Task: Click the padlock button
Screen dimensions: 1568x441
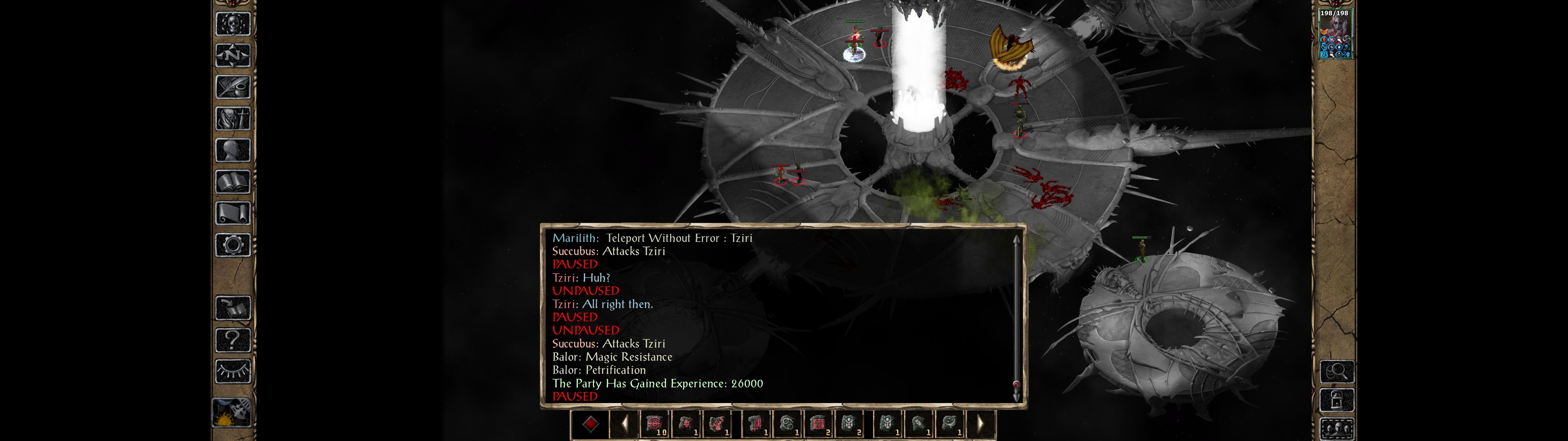Action: [1337, 401]
